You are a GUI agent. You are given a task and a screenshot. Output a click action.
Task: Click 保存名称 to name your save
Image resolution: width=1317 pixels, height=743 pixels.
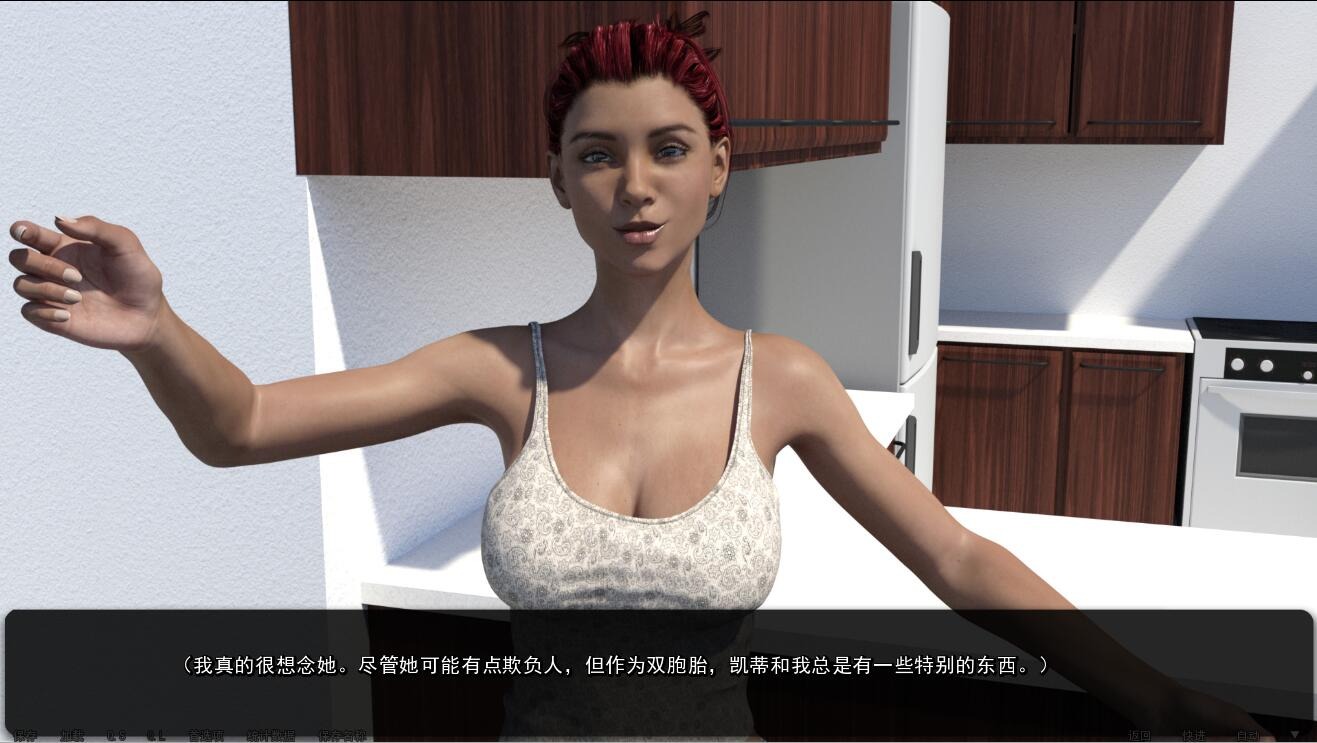point(345,734)
